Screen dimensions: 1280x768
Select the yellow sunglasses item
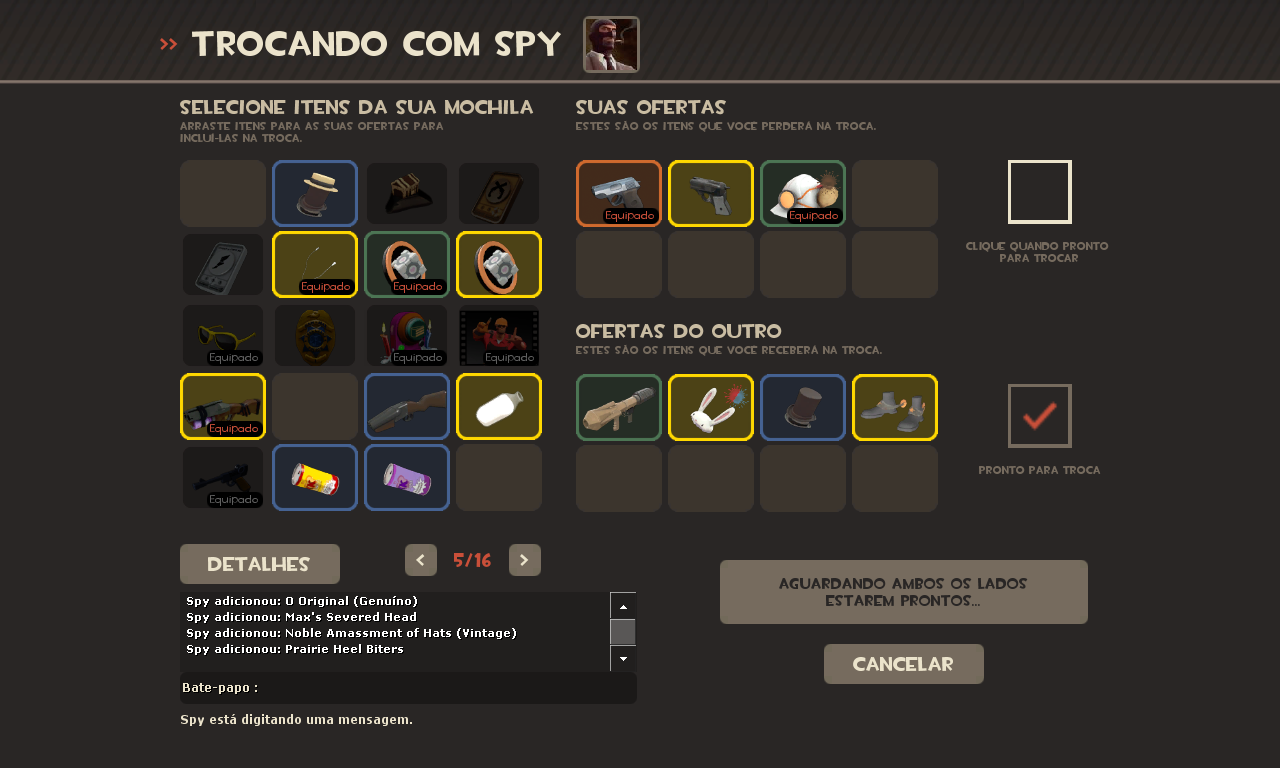223,336
